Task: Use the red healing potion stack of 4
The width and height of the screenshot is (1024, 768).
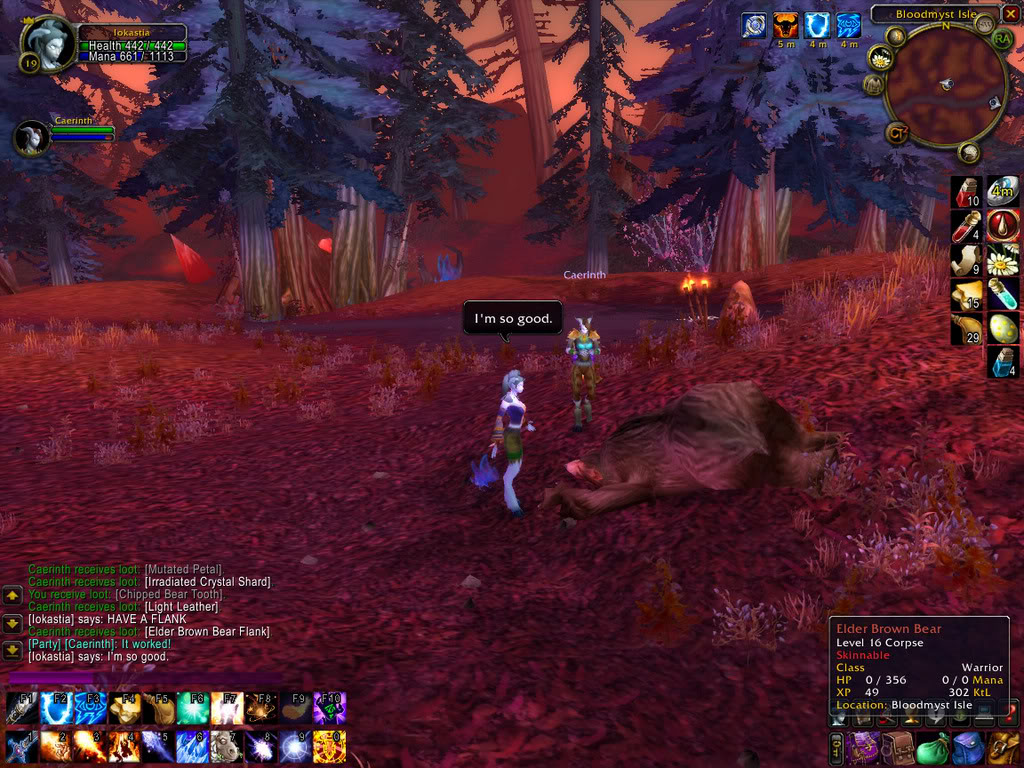Action: (965, 226)
